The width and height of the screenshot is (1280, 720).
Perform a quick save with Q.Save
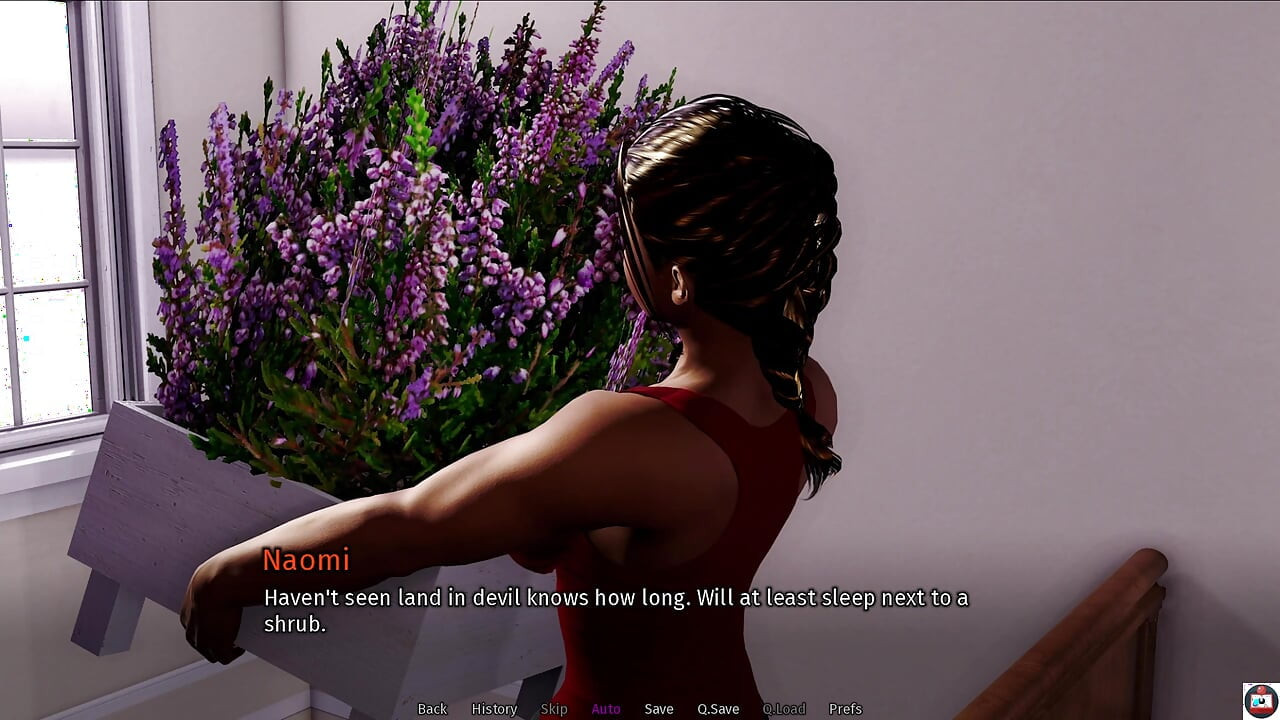coord(718,709)
